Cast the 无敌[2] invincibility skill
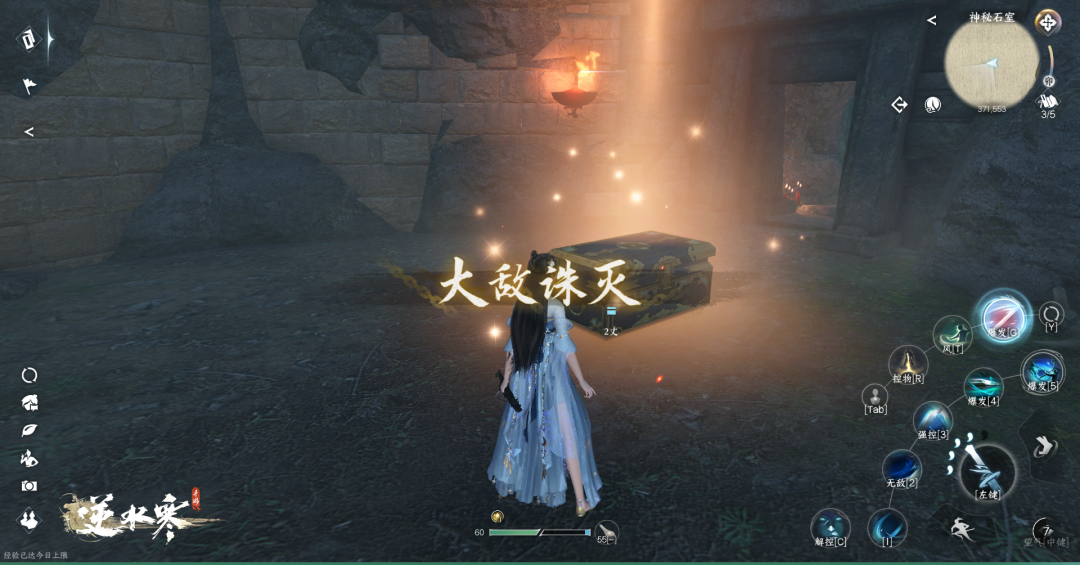The height and width of the screenshot is (565, 1080). [901, 467]
